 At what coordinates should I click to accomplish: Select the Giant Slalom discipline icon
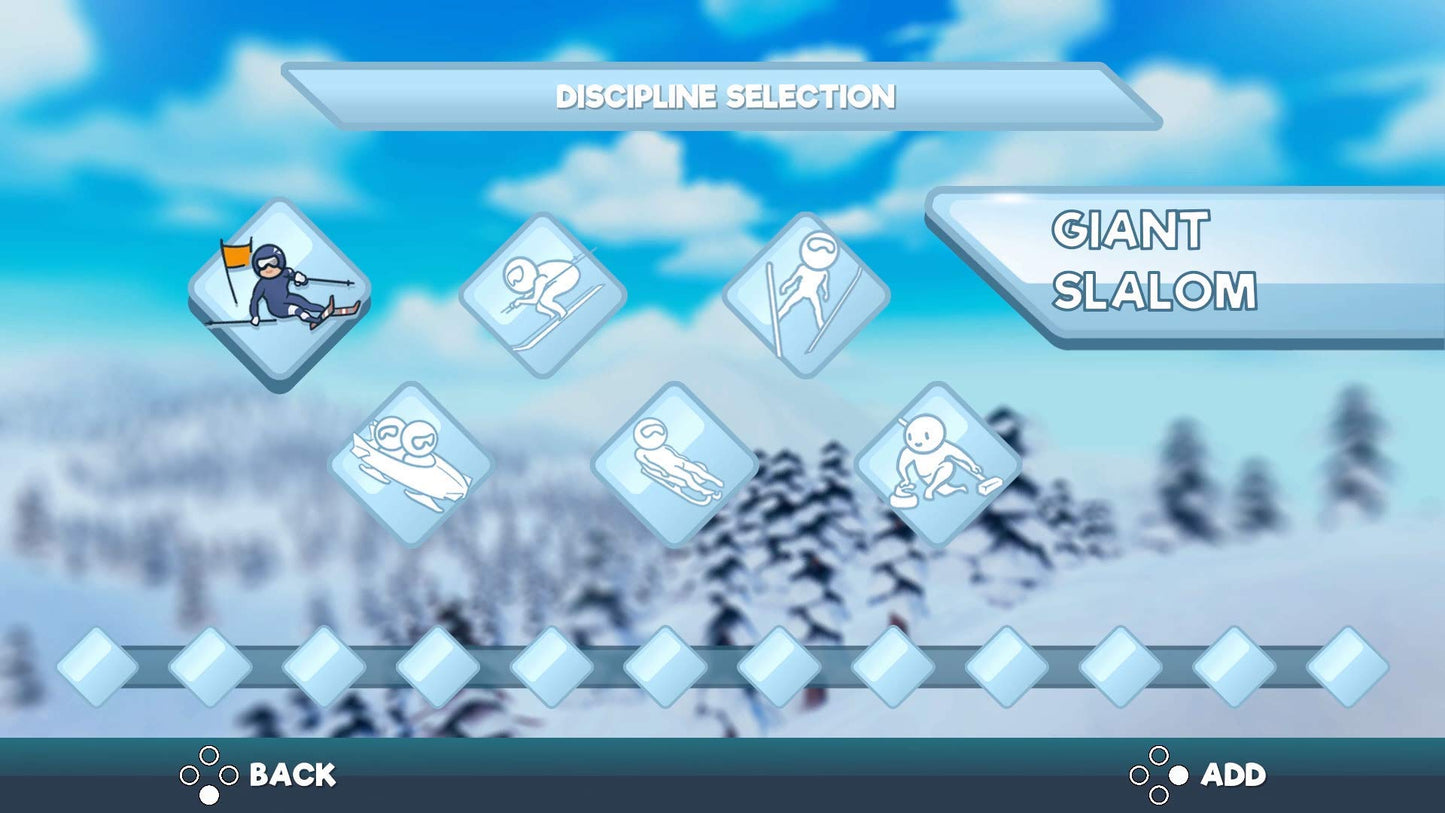(278, 293)
